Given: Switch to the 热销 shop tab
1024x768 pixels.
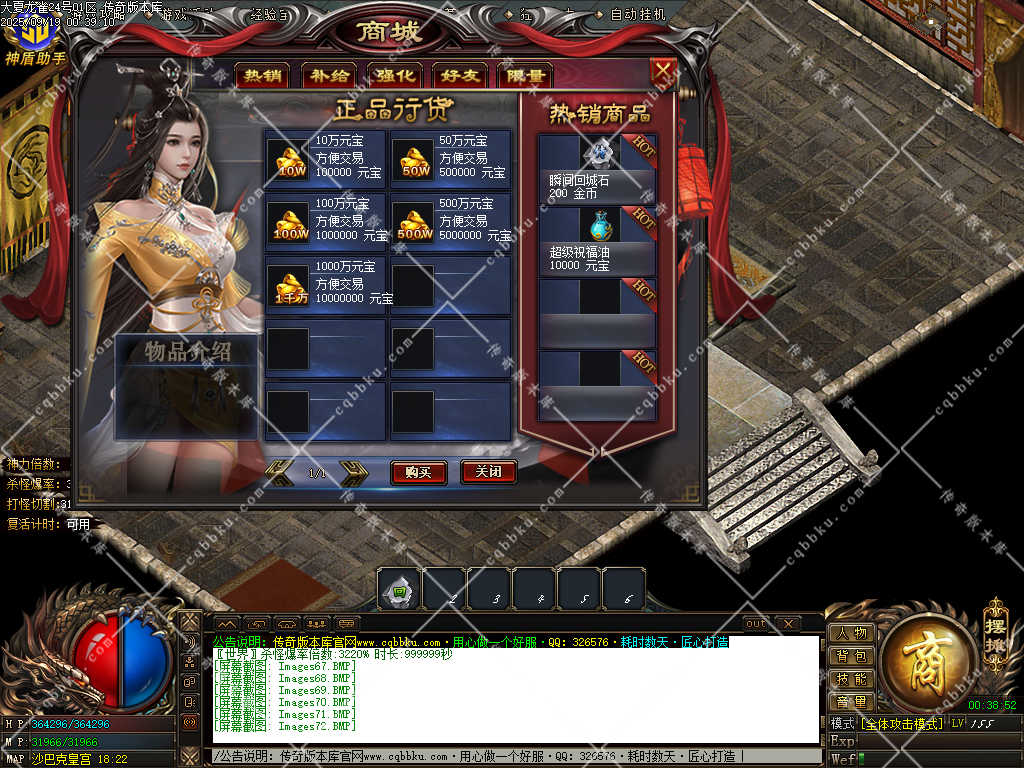Looking at the screenshot, I should [x=263, y=76].
